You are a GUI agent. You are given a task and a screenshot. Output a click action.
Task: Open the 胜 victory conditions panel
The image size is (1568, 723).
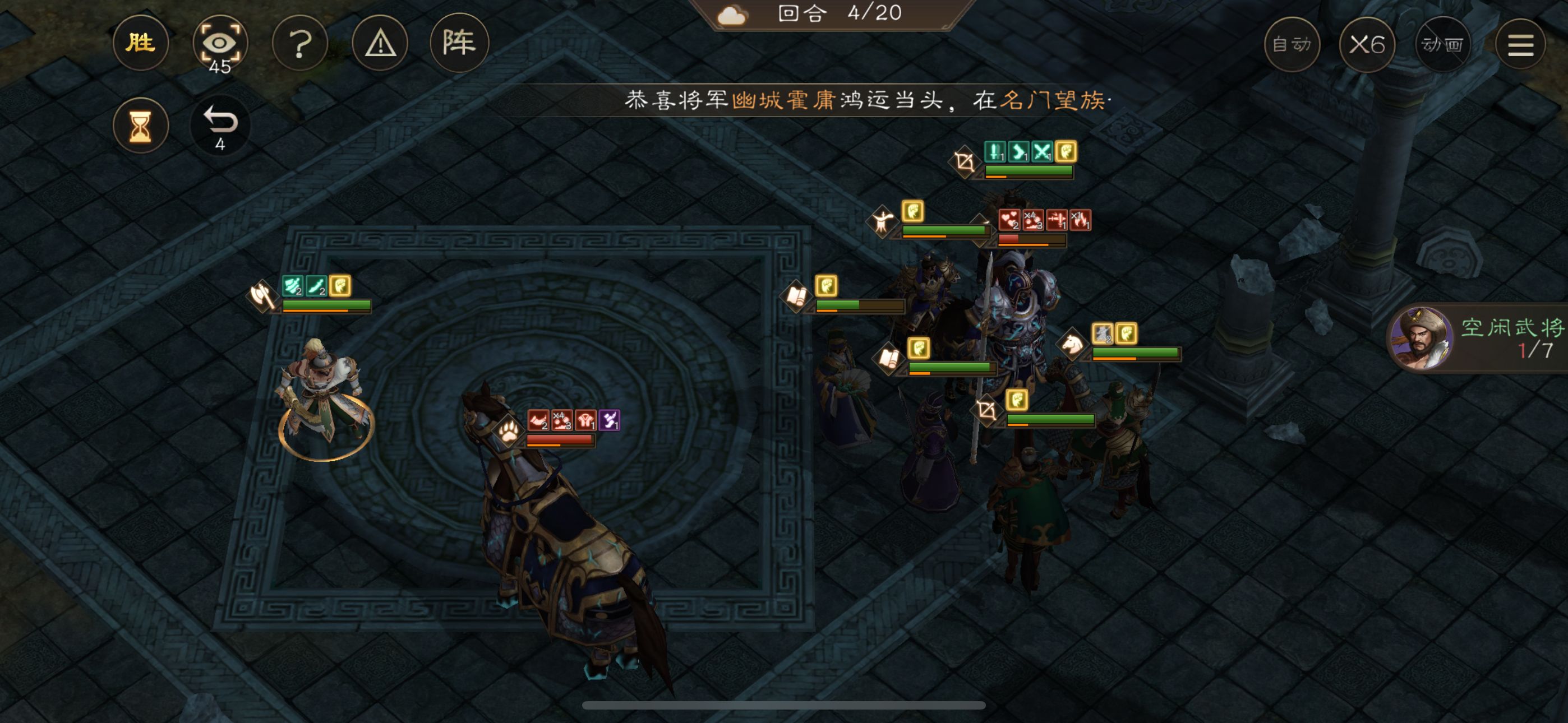pyautogui.click(x=141, y=43)
